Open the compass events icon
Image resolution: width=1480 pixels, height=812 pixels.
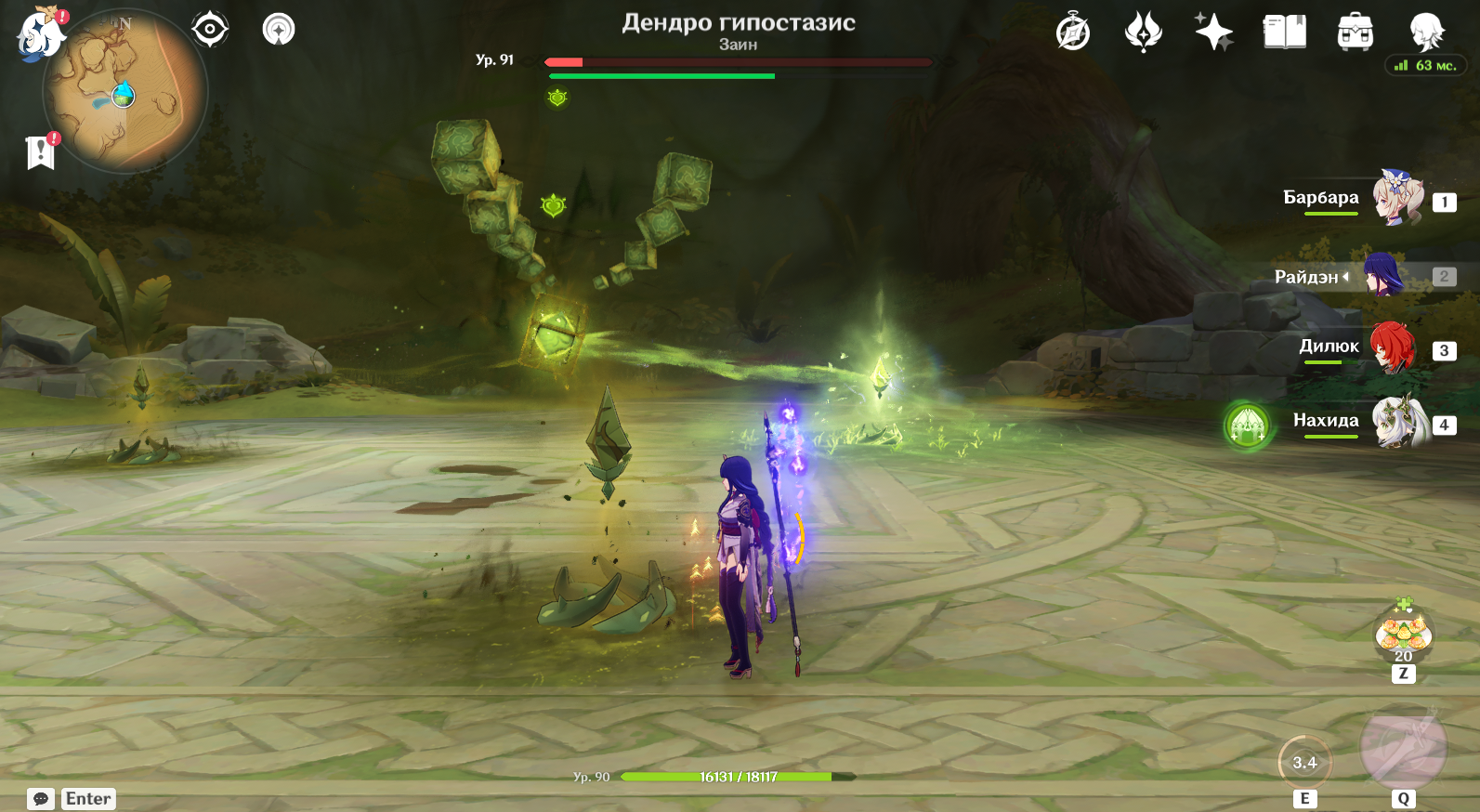pos(1073,33)
